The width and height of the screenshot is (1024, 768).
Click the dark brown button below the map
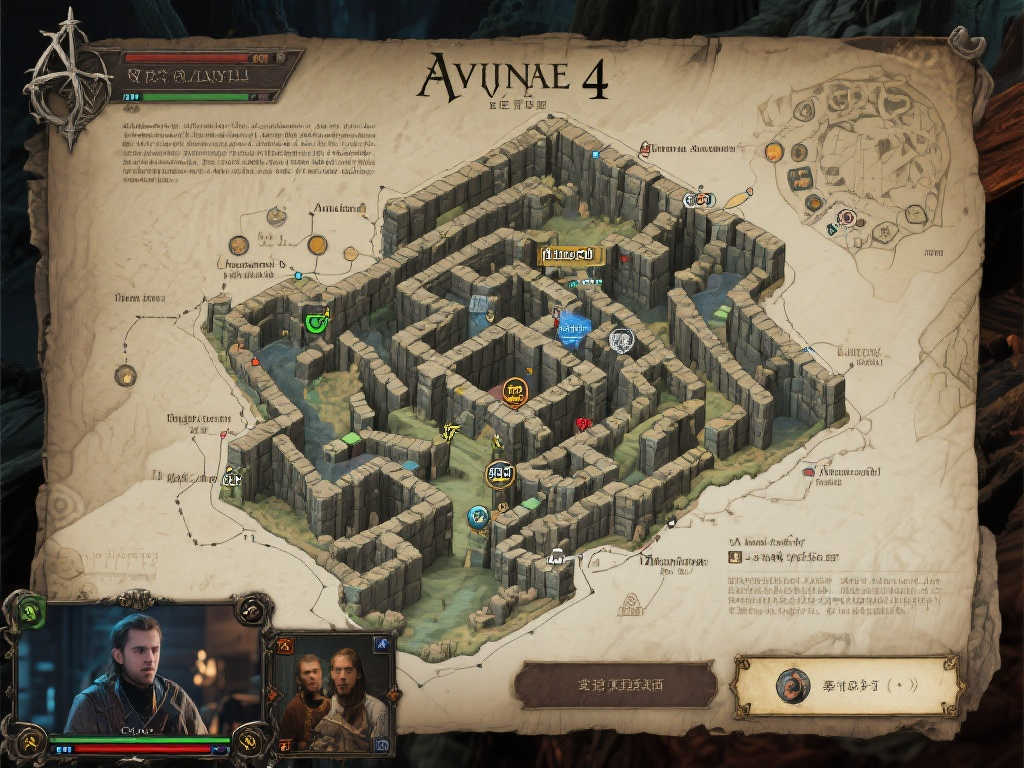pyautogui.click(x=616, y=685)
